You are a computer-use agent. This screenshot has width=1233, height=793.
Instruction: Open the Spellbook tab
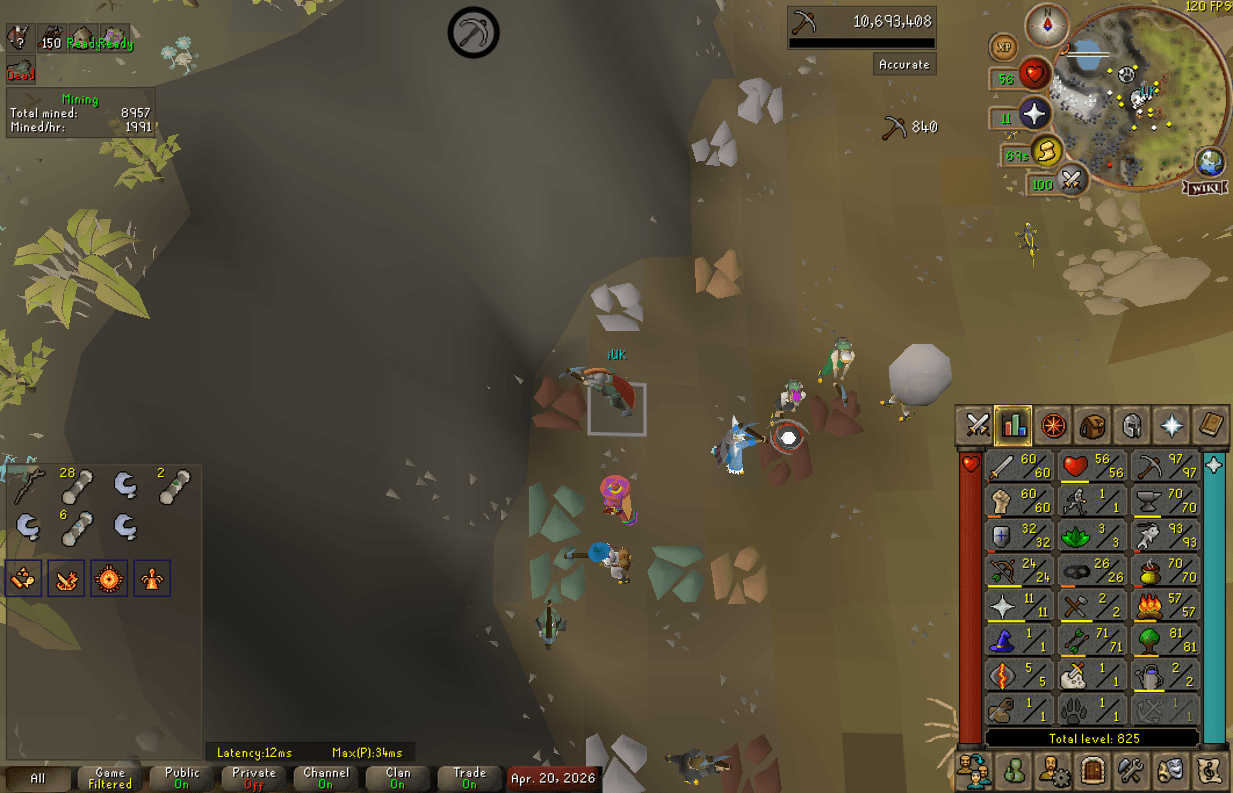pyautogui.click(x=1210, y=425)
